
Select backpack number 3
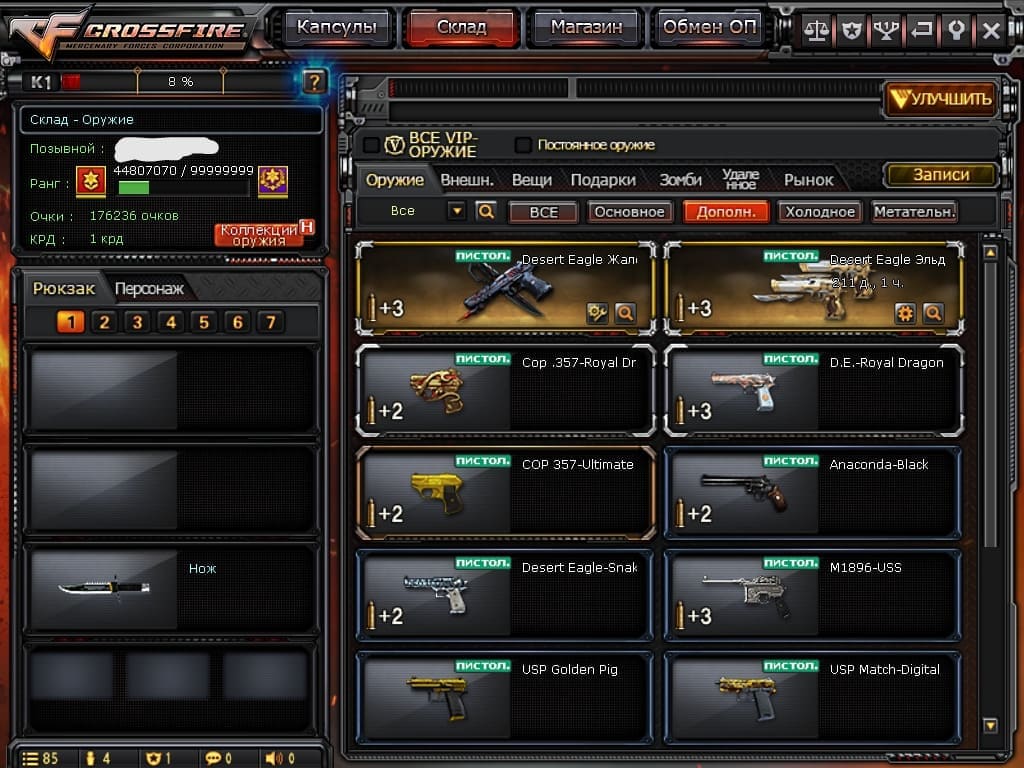click(x=138, y=322)
